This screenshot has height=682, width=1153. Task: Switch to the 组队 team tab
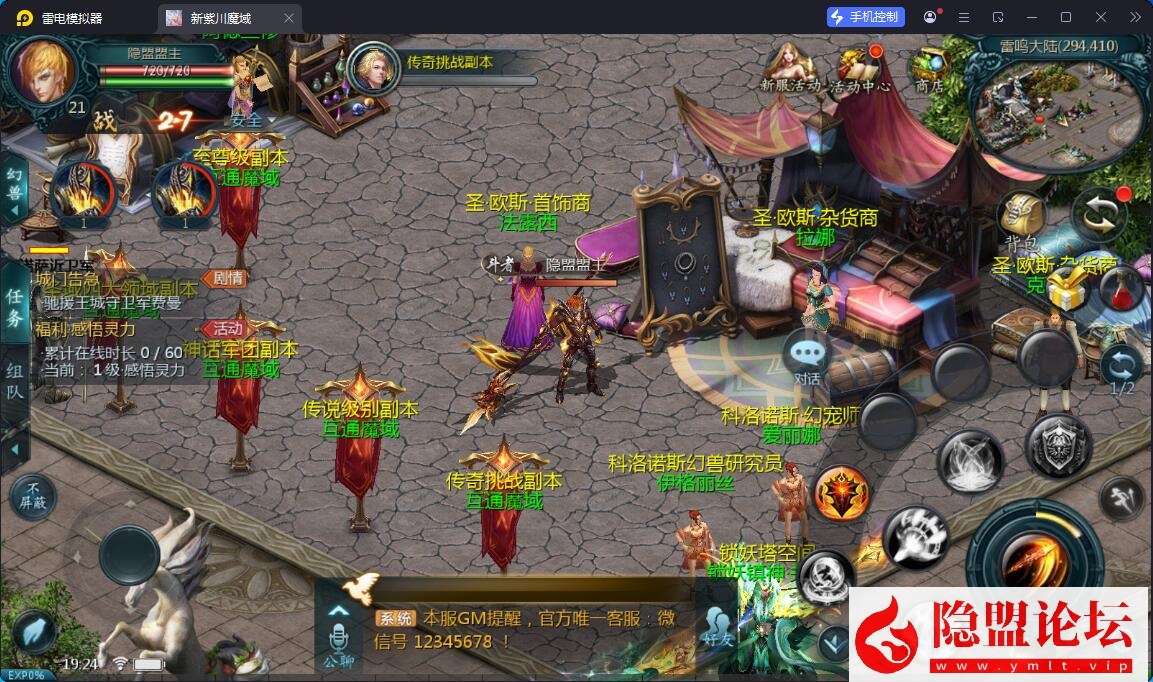15,381
